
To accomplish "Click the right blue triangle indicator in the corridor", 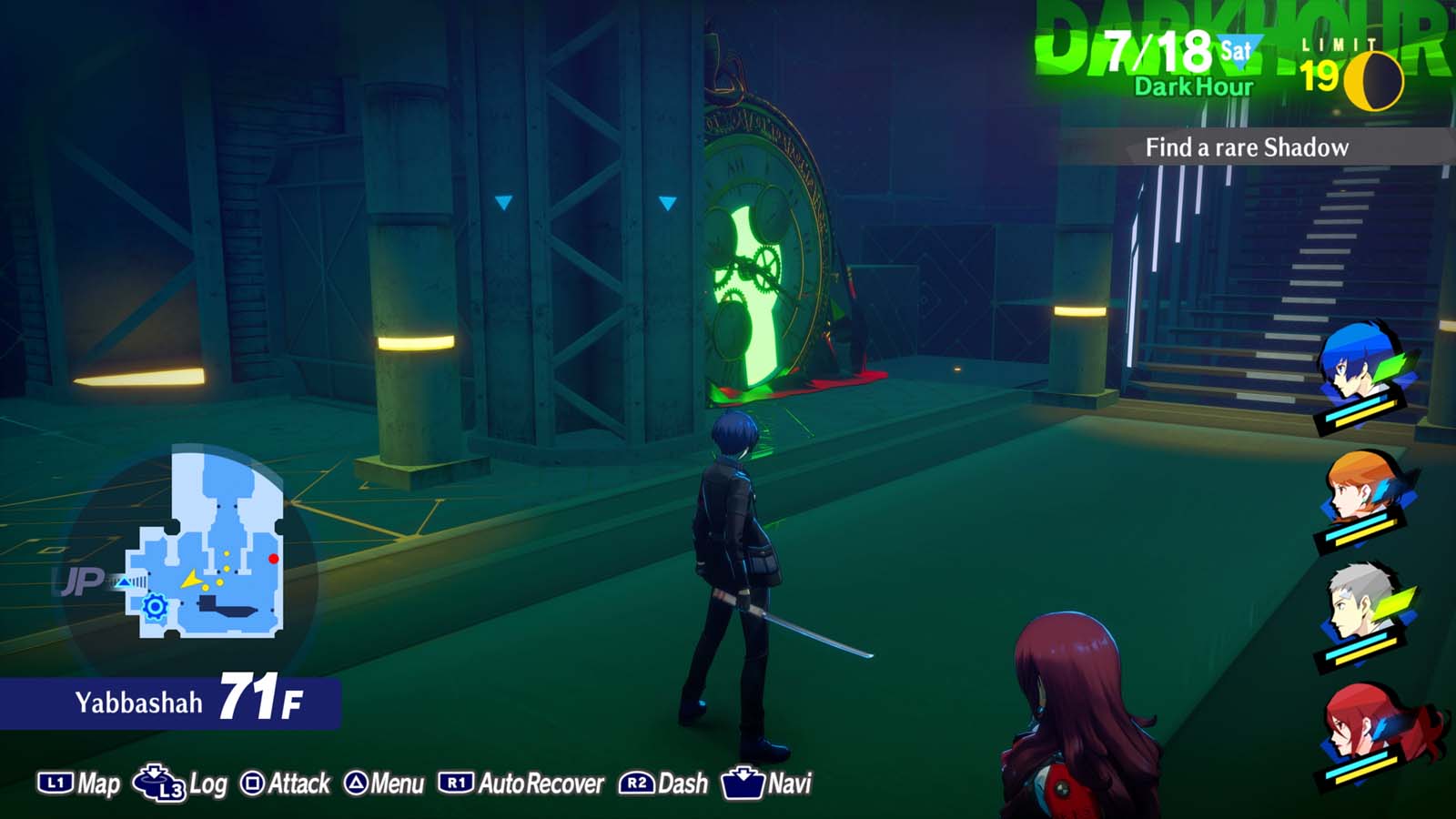I will point(667,204).
